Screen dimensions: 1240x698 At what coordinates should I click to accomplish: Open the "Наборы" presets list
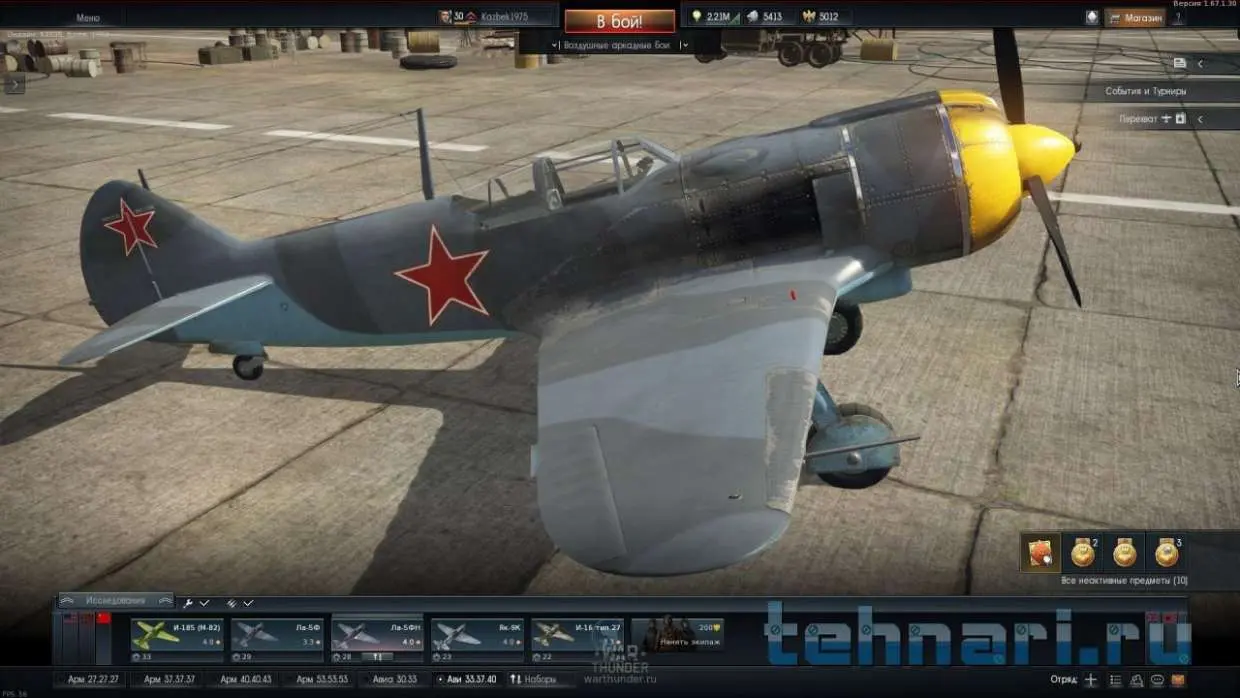pyautogui.click(x=533, y=680)
